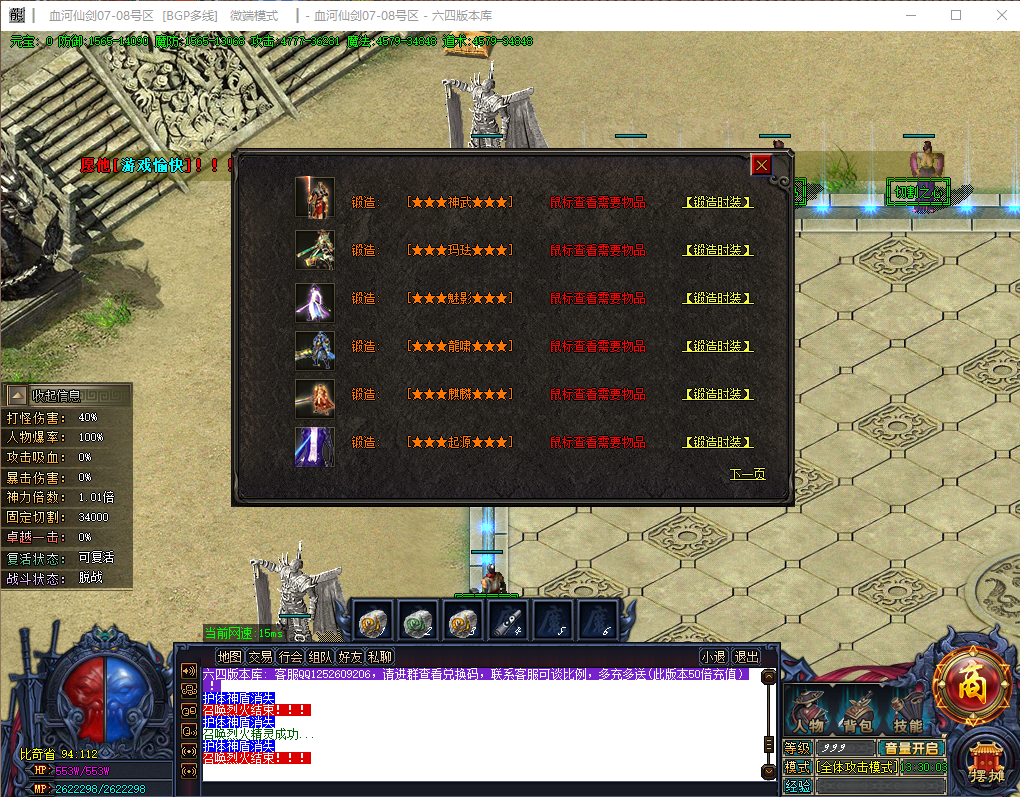Screen dimensions: 1020x797
Task: Go to the next page (下一页)
Action: click(x=747, y=474)
